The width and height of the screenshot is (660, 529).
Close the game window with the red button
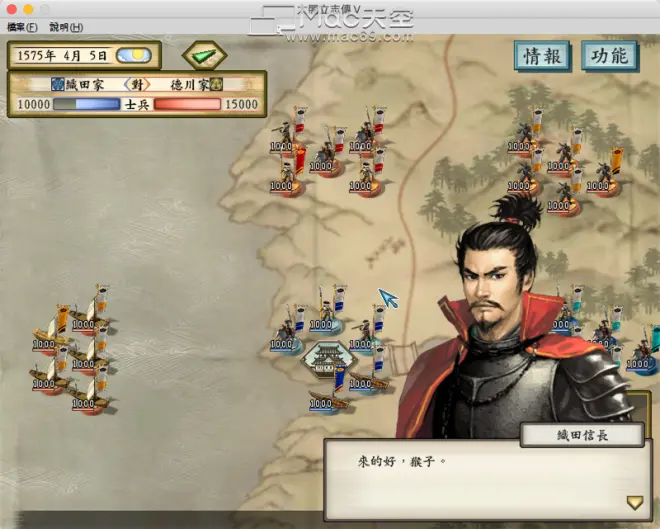click(x=12, y=9)
